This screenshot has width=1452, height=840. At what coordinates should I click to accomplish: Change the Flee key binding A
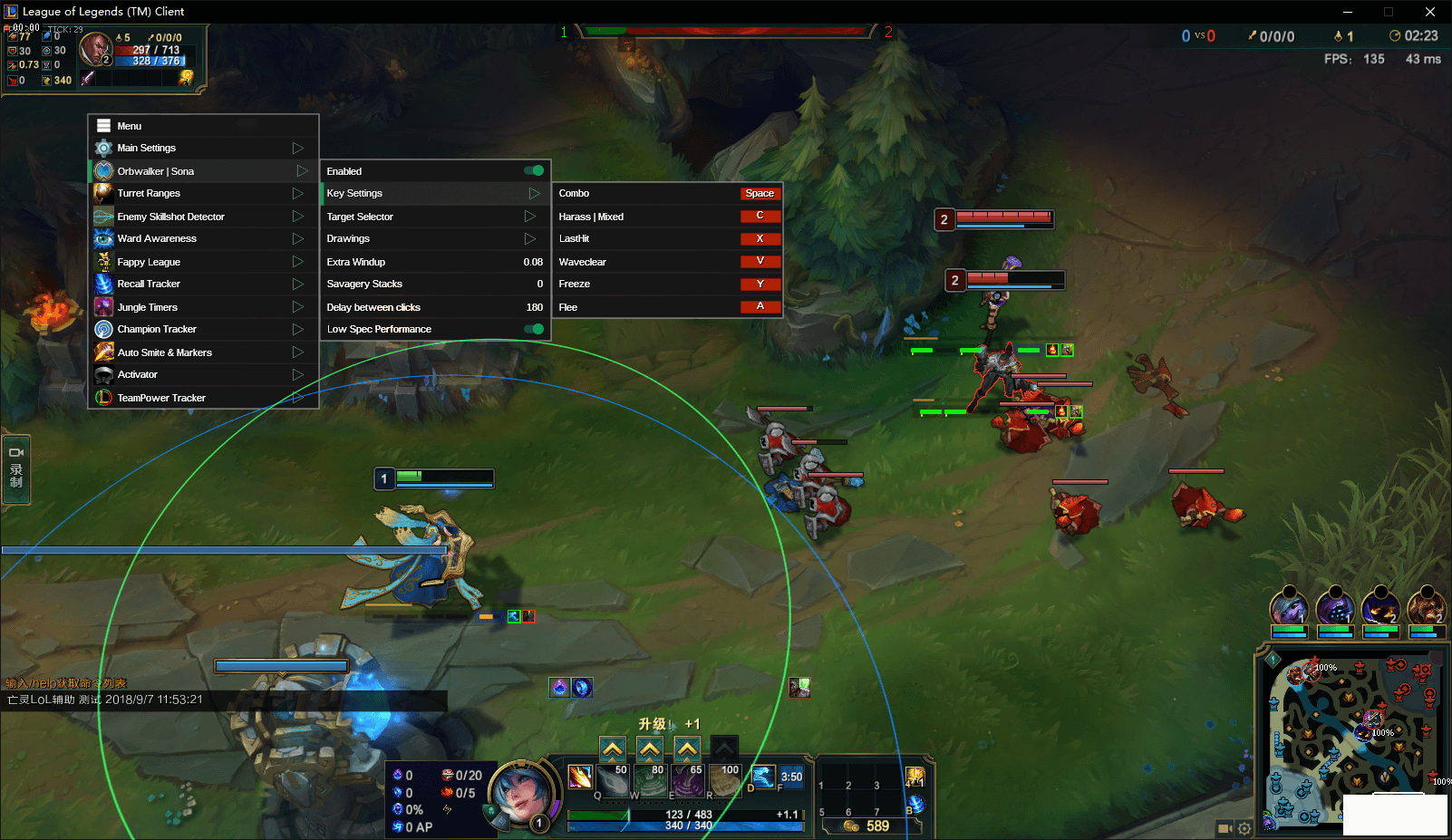click(760, 306)
